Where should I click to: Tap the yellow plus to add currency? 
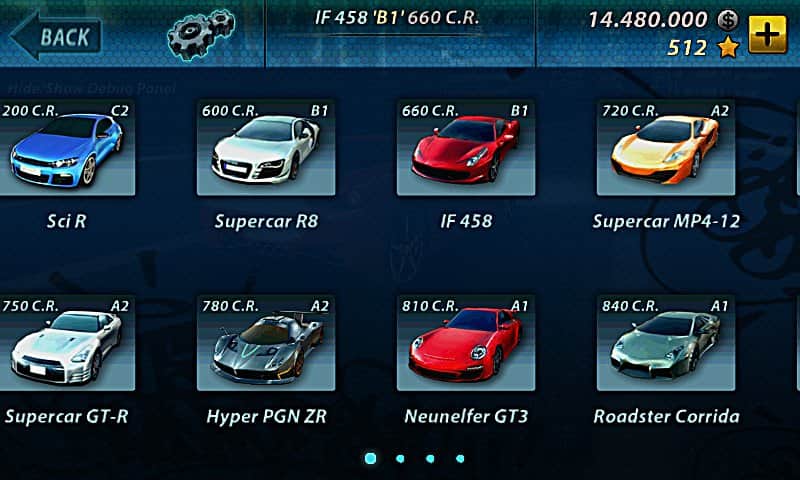767,34
